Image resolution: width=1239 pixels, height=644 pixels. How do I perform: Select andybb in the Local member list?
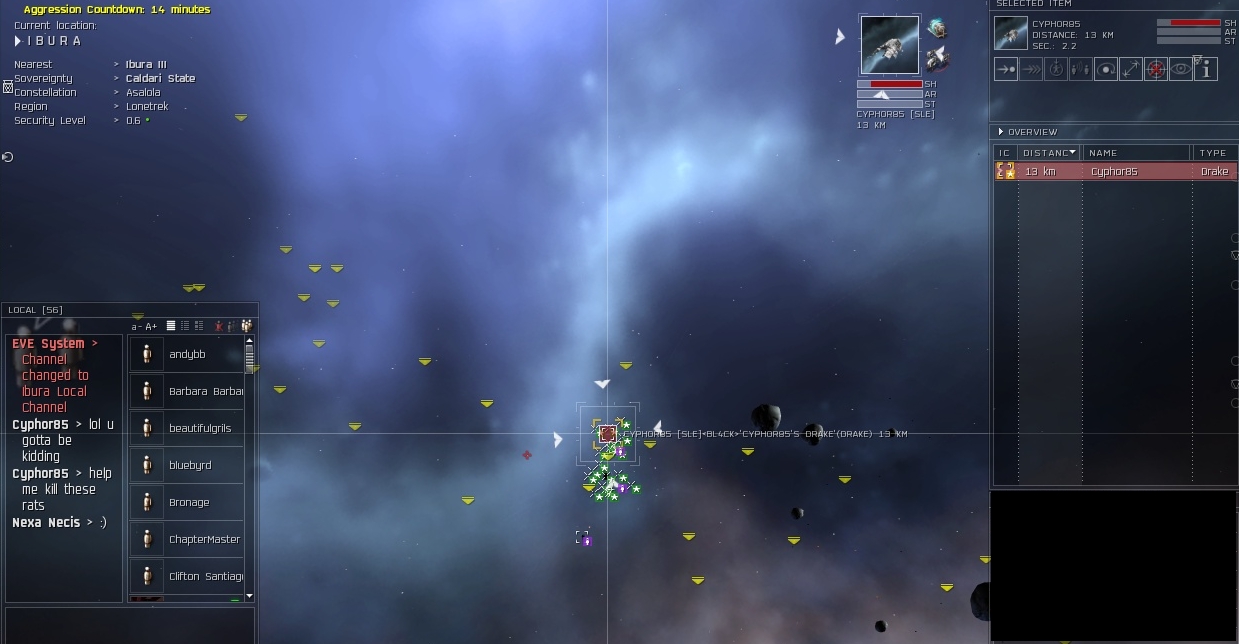187,354
